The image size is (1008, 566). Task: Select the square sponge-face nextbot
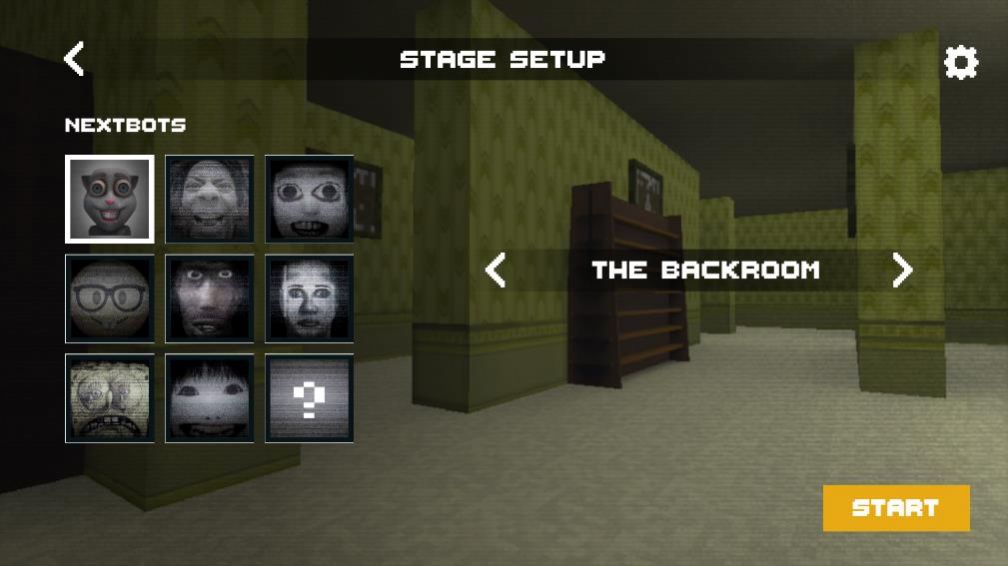[x=110, y=398]
